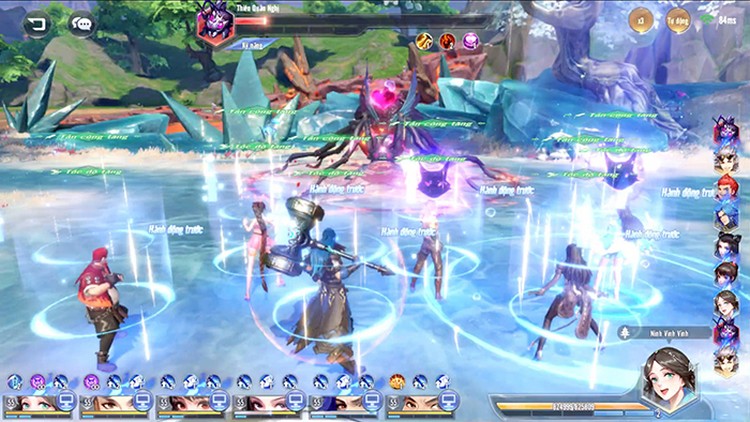Open the chat bubble button
Image resolution: width=750 pixels, height=422 pixels.
82,24
